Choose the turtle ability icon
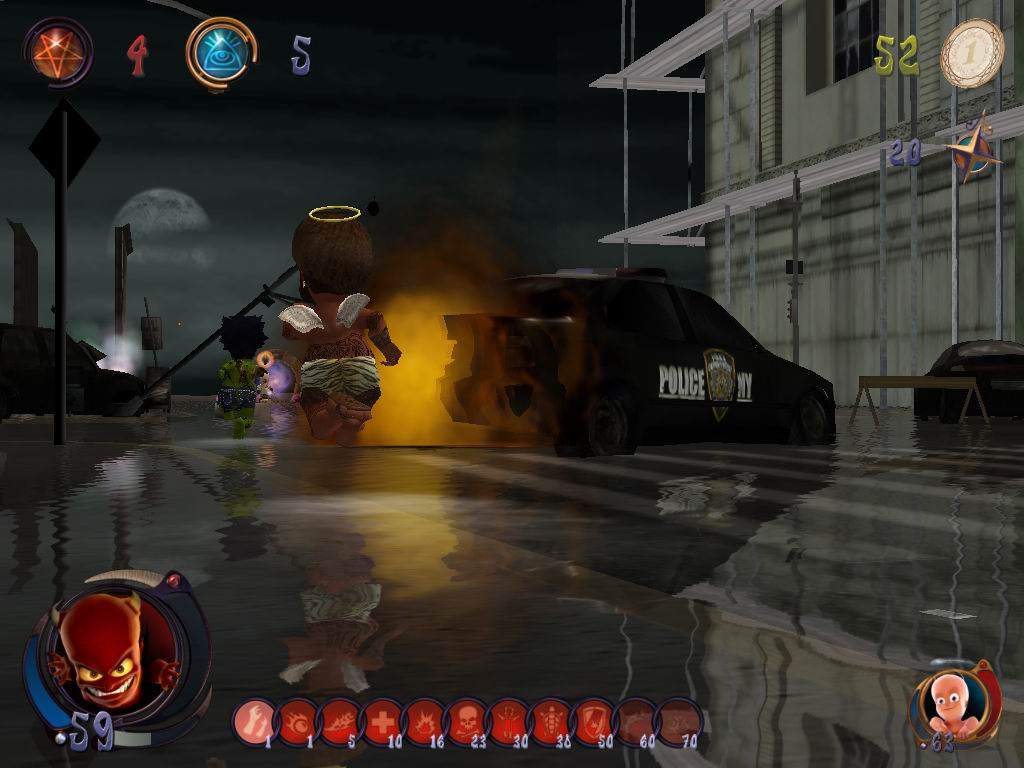This screenshot has width=1024, height=768. click(551, 720)
